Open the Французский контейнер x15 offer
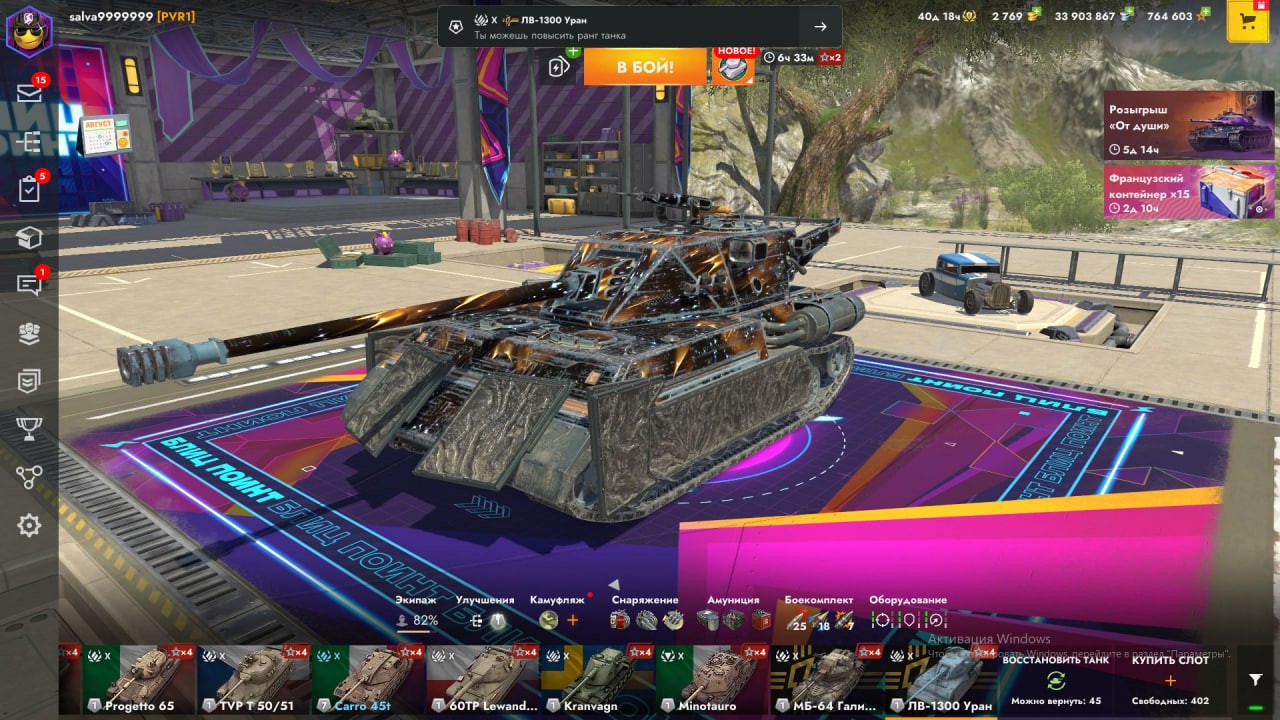 click(1188, 191)
